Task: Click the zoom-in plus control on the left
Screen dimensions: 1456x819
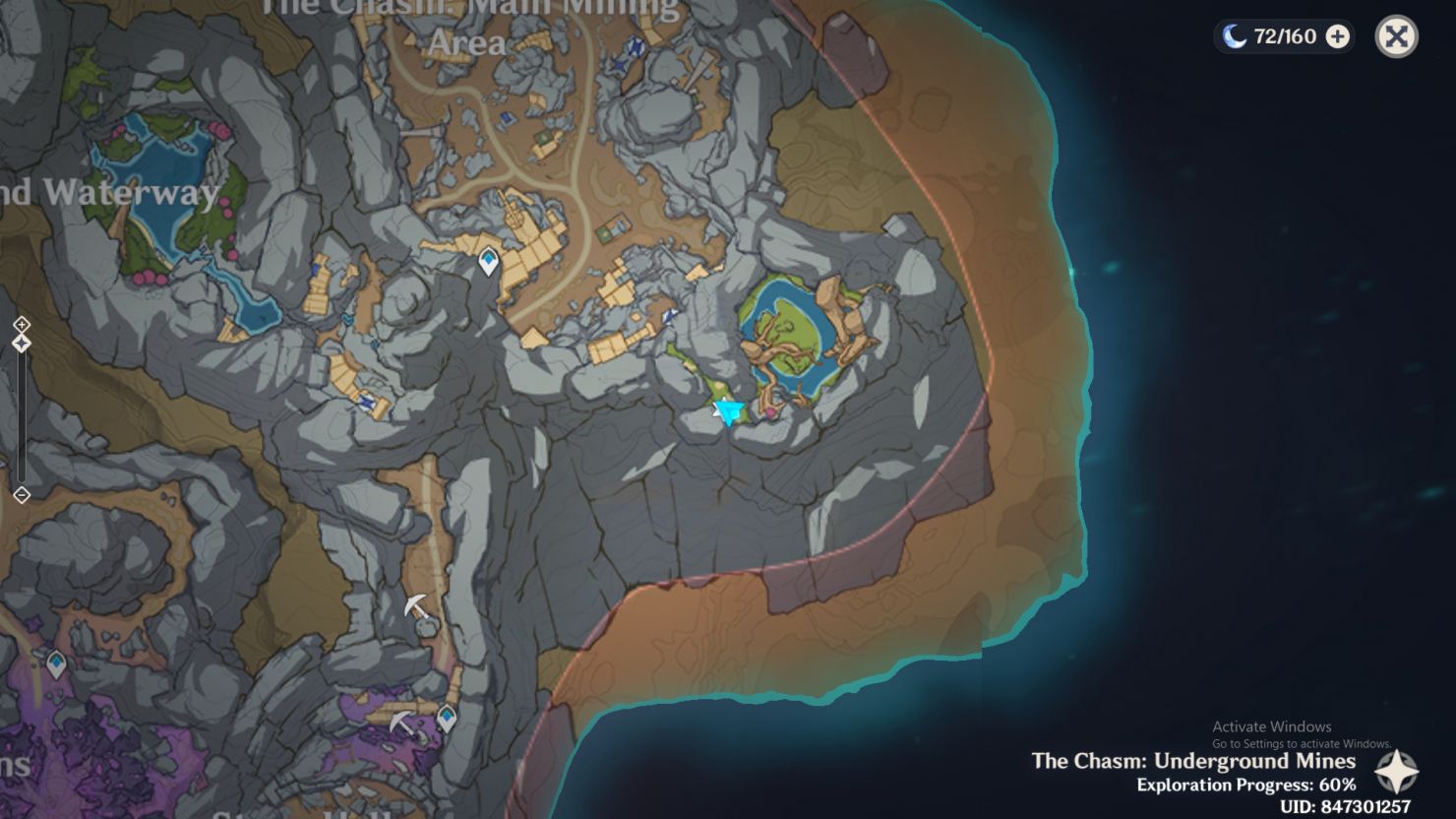Action: coord(22,323)
